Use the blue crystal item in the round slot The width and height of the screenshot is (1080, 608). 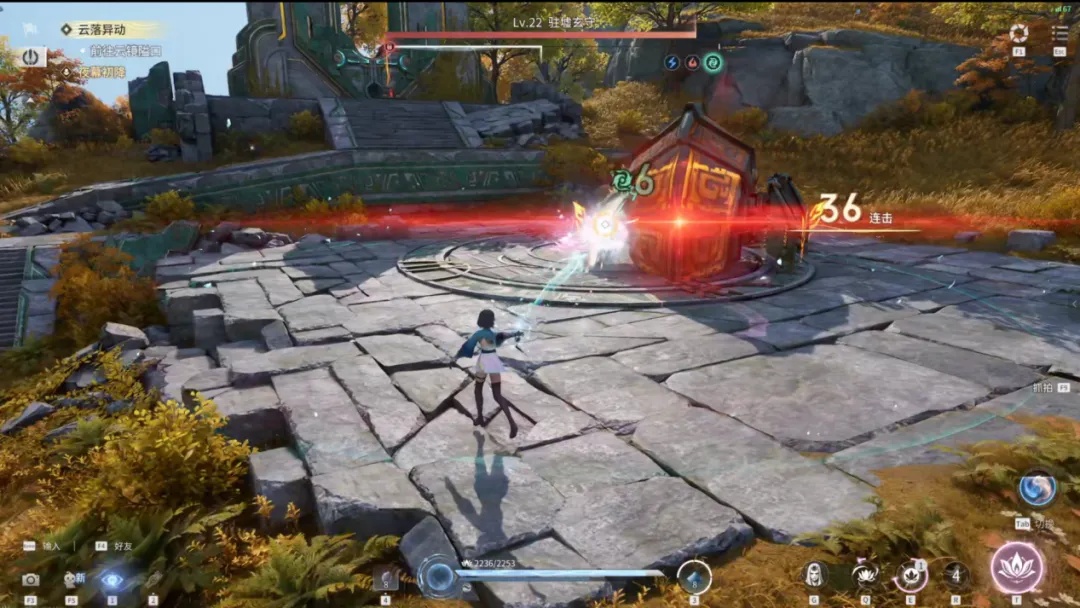click(694, 577)
